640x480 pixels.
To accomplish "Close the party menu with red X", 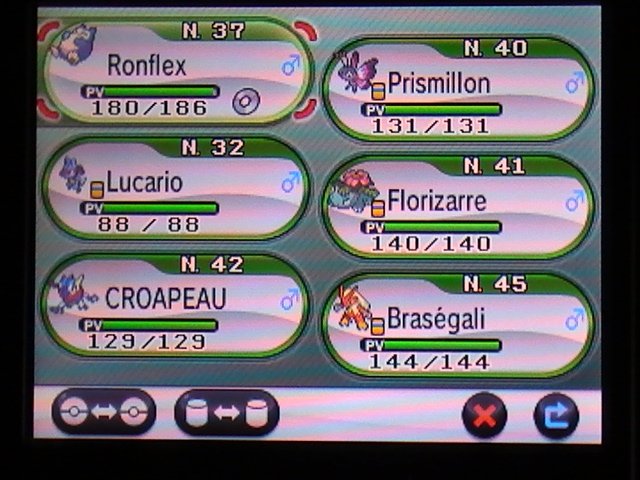I will (x=485, y=414).
